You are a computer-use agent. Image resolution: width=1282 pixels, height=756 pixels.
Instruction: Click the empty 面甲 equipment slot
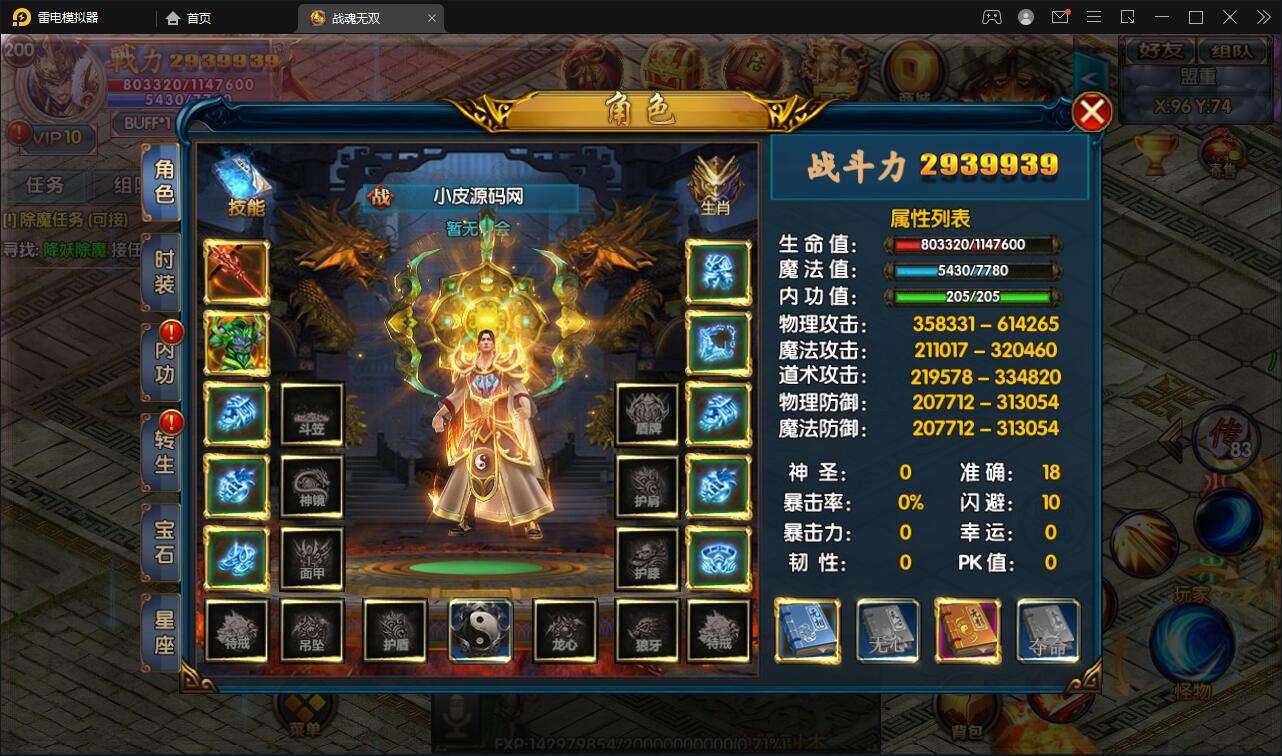point(312,559)
